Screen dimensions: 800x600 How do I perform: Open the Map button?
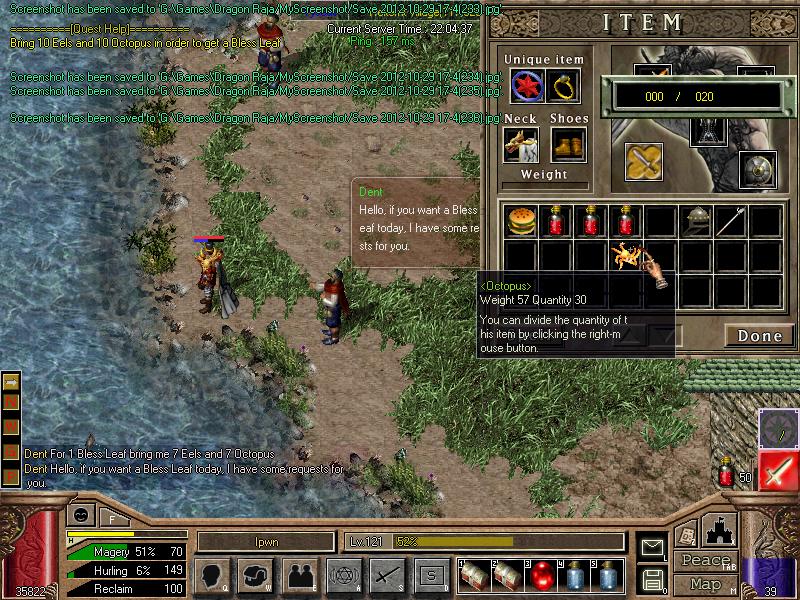pyautogui.click(x=705, y=584)
